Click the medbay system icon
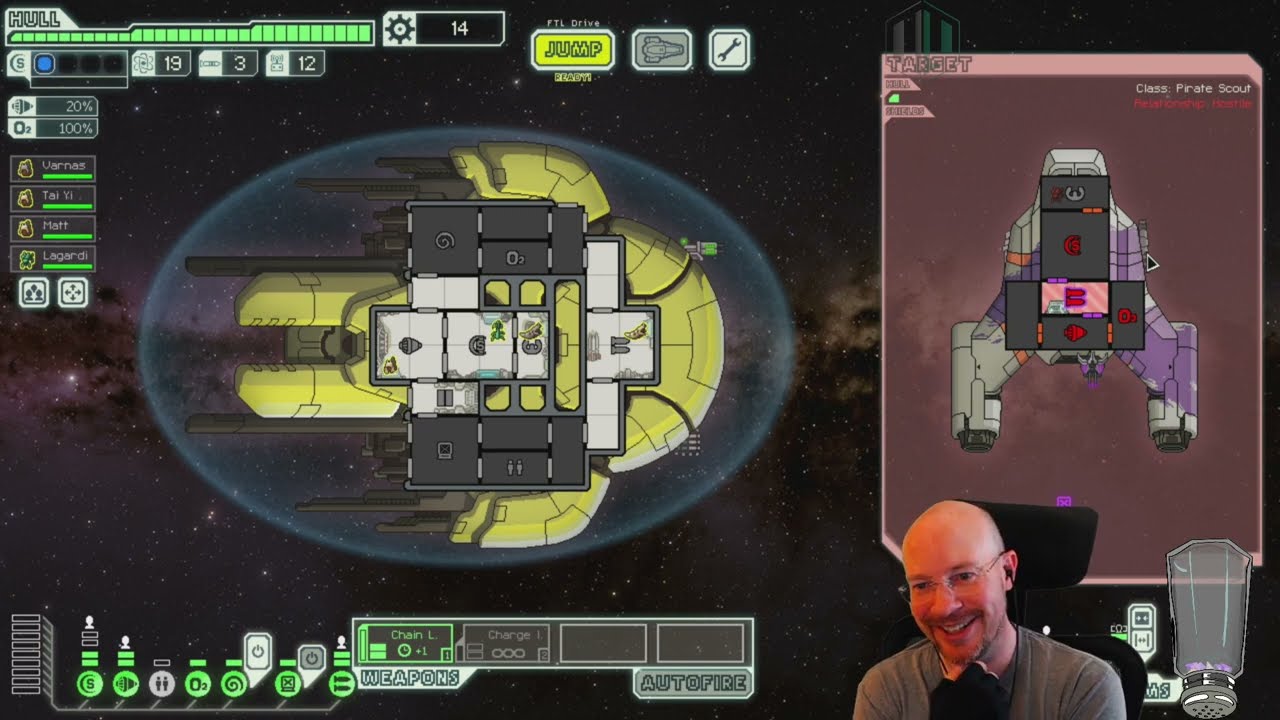Image resolution: width=1280 pixels, height=720 pixels. (162, 684)
